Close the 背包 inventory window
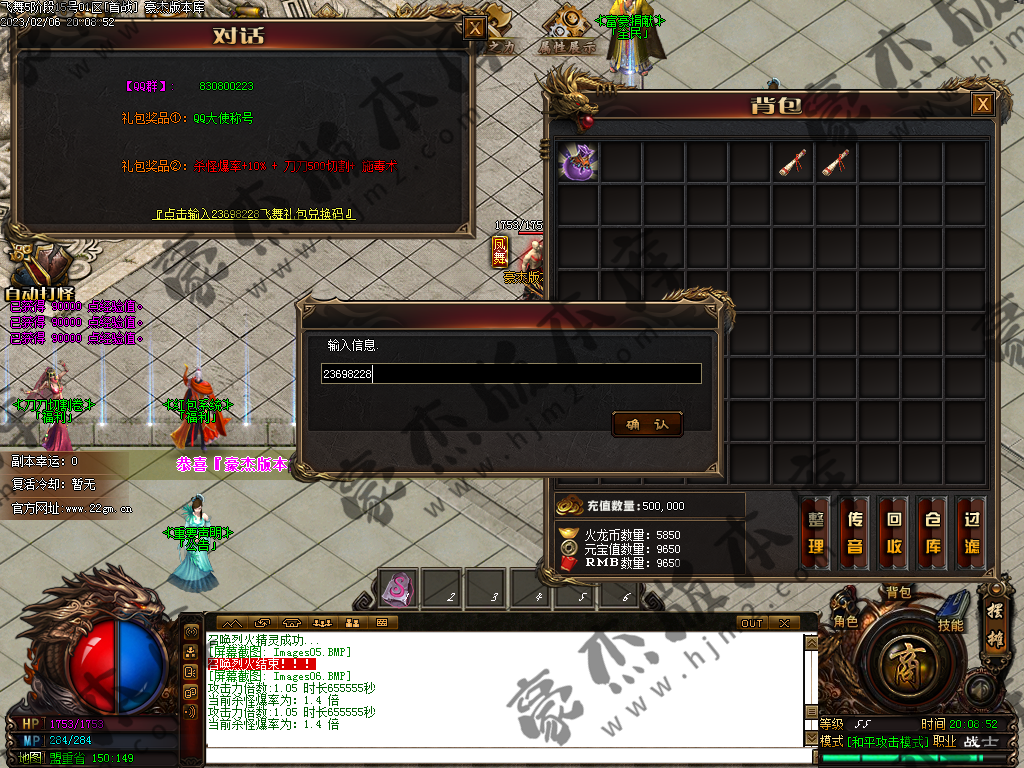 coord(983,104)
